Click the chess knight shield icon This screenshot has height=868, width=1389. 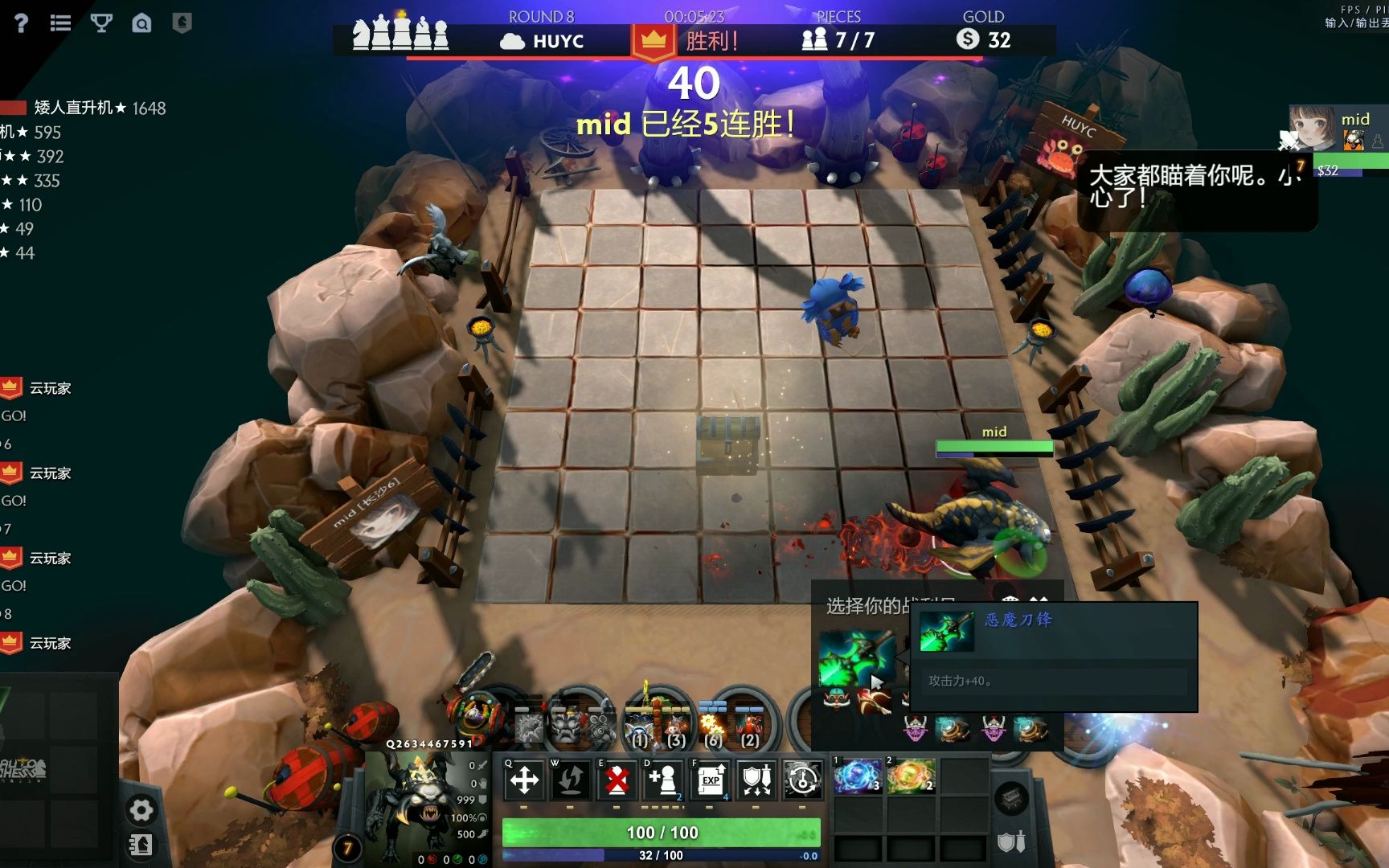tap(182, 23)
